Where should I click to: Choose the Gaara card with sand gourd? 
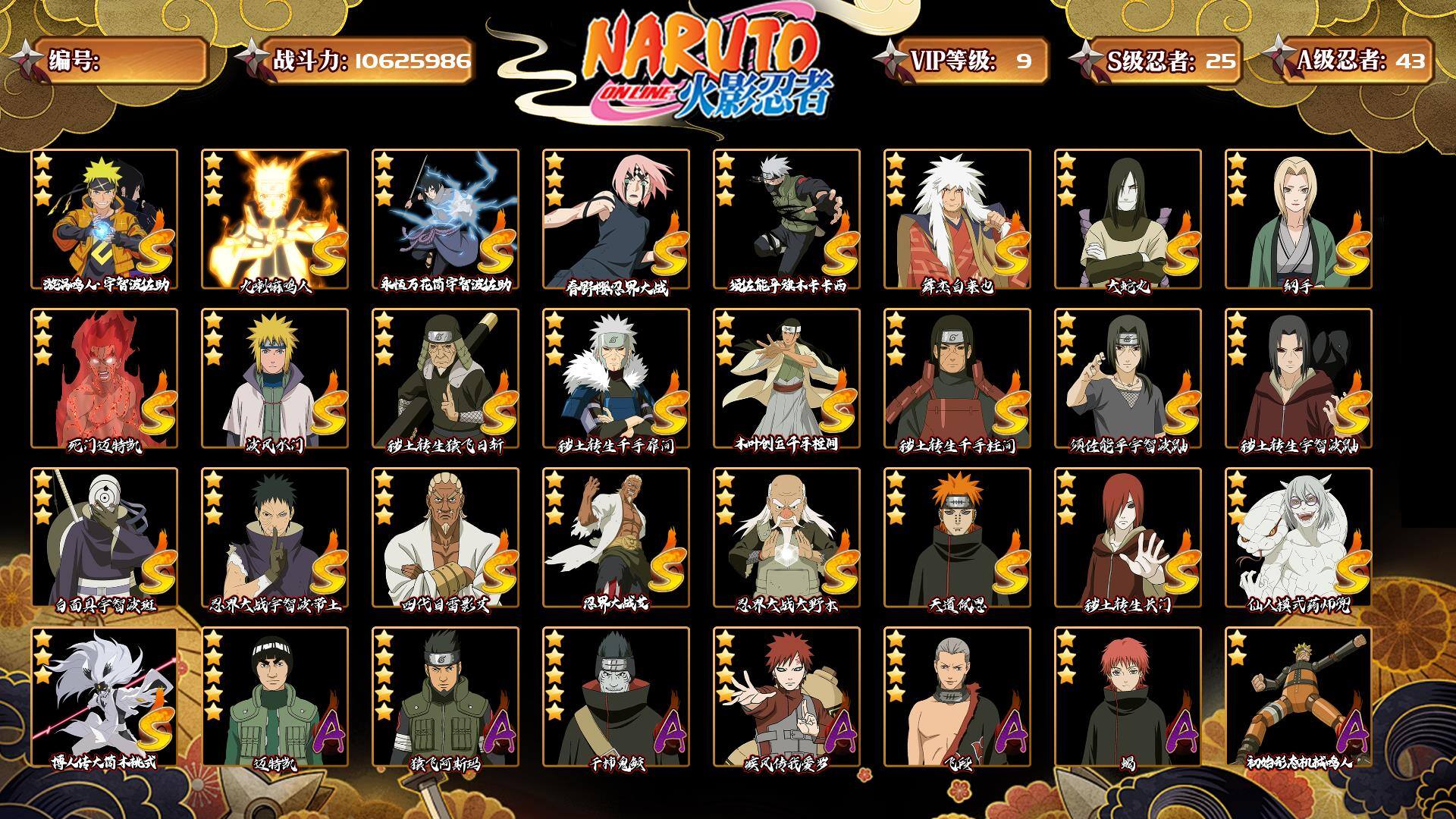pos(786,697)
